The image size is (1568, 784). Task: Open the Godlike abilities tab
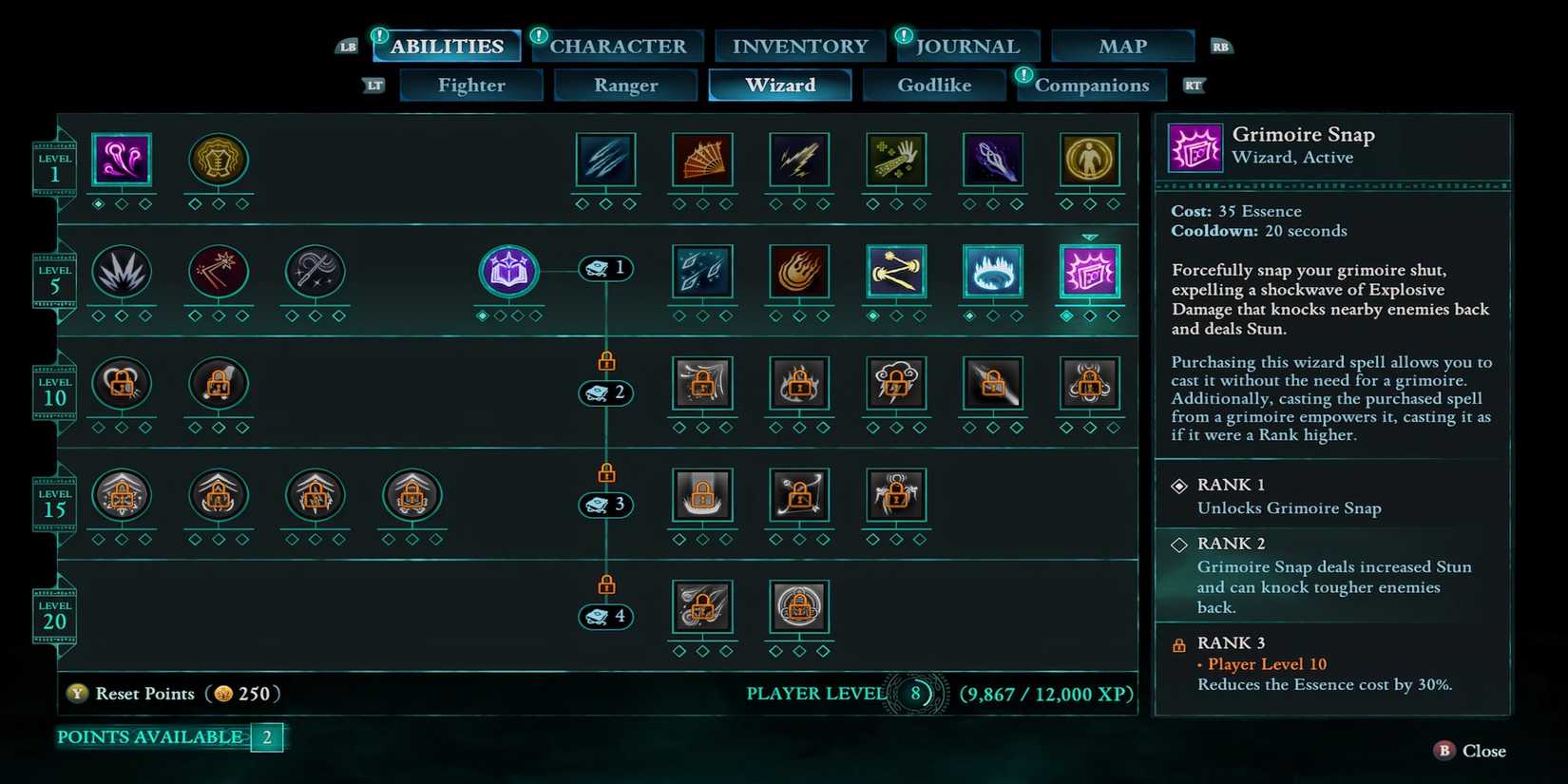tap(934, 85)
